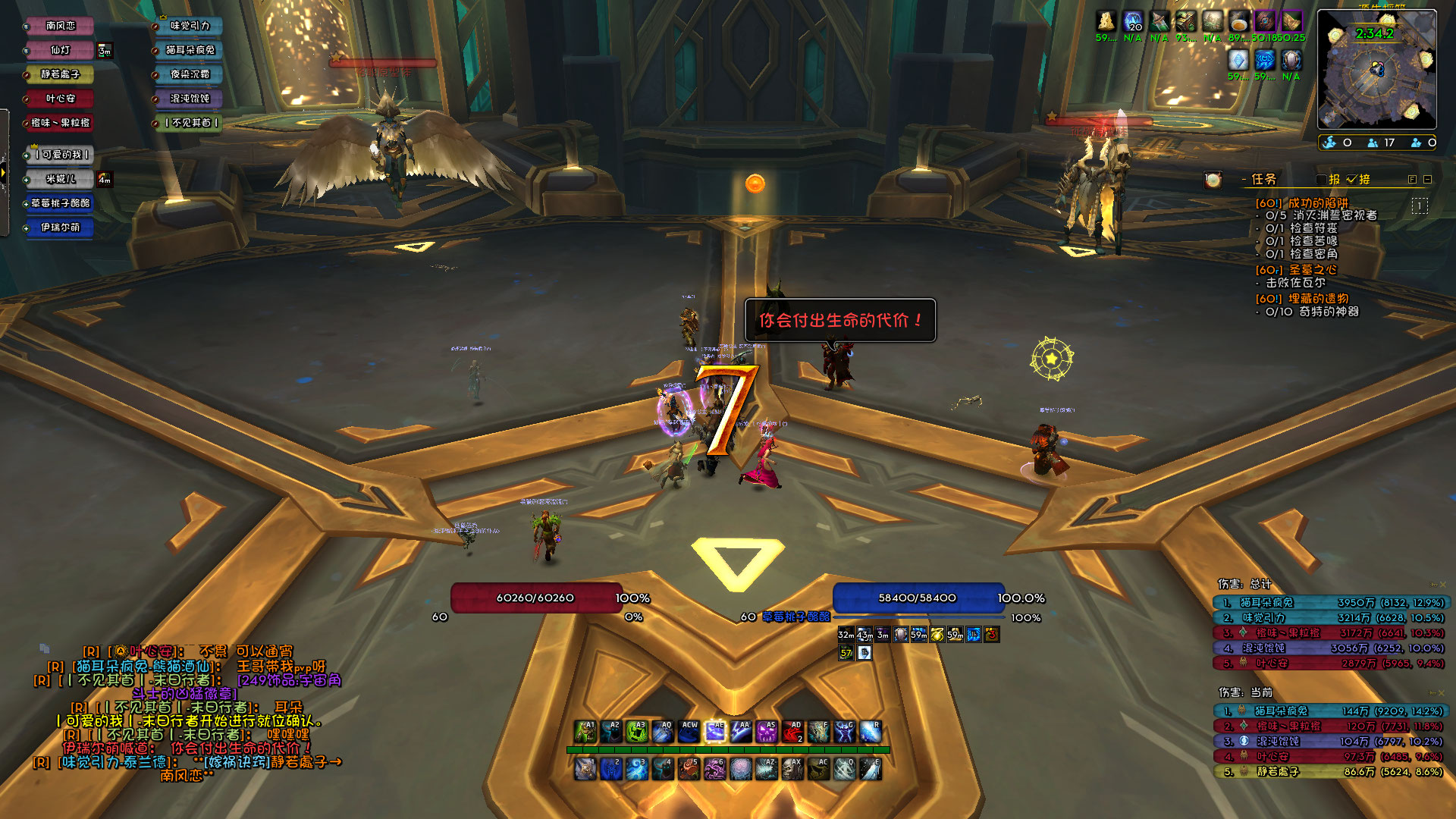The image size is (1456, 819).
Task: Use the quest item button beside tracker
Action: pos(1213,180)
